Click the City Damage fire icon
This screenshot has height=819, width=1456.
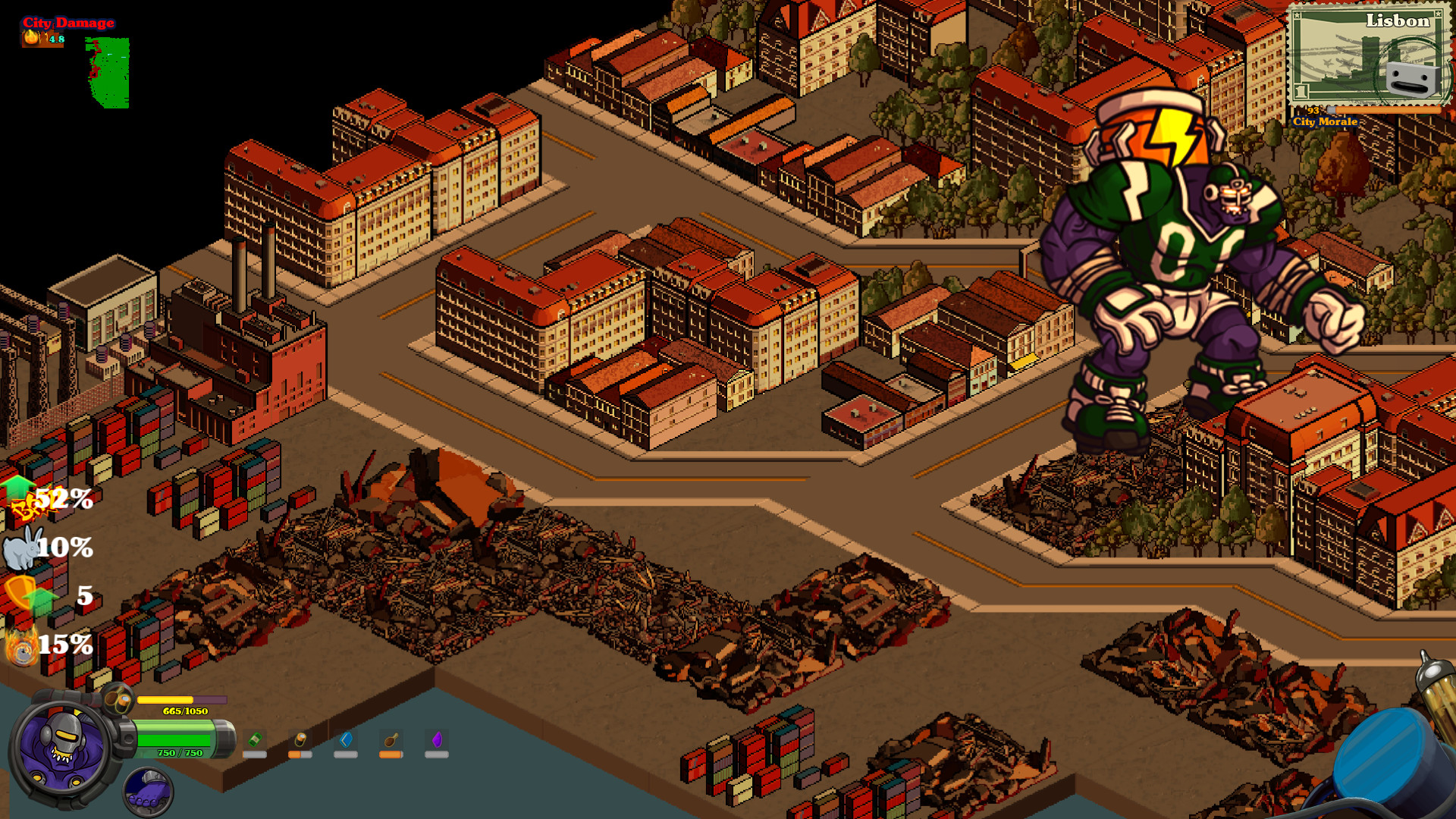[x=32, y=36]
